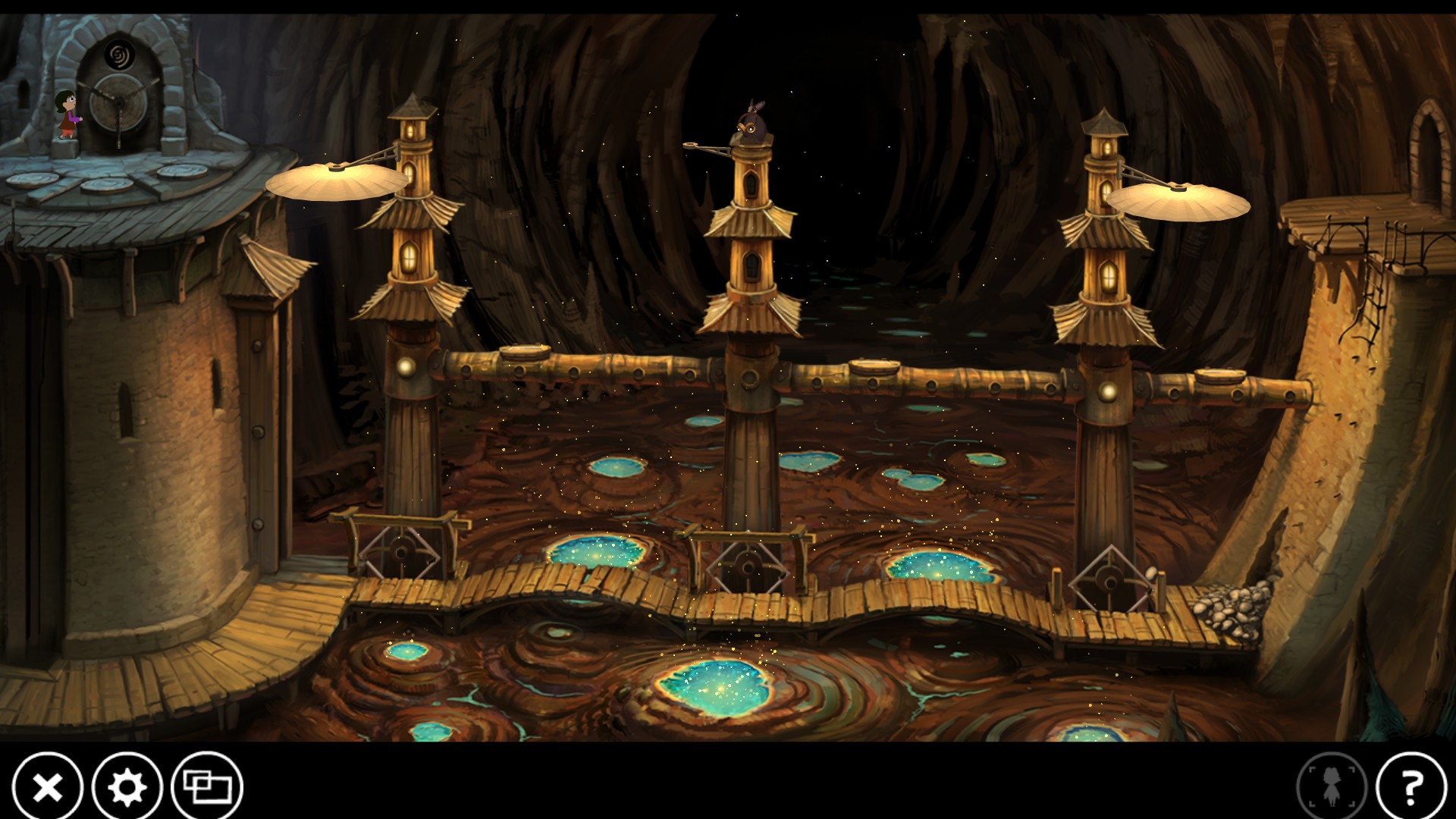Click the dimmed character focus icon
Screen dimensions: 1456x819
(1332, 788)
